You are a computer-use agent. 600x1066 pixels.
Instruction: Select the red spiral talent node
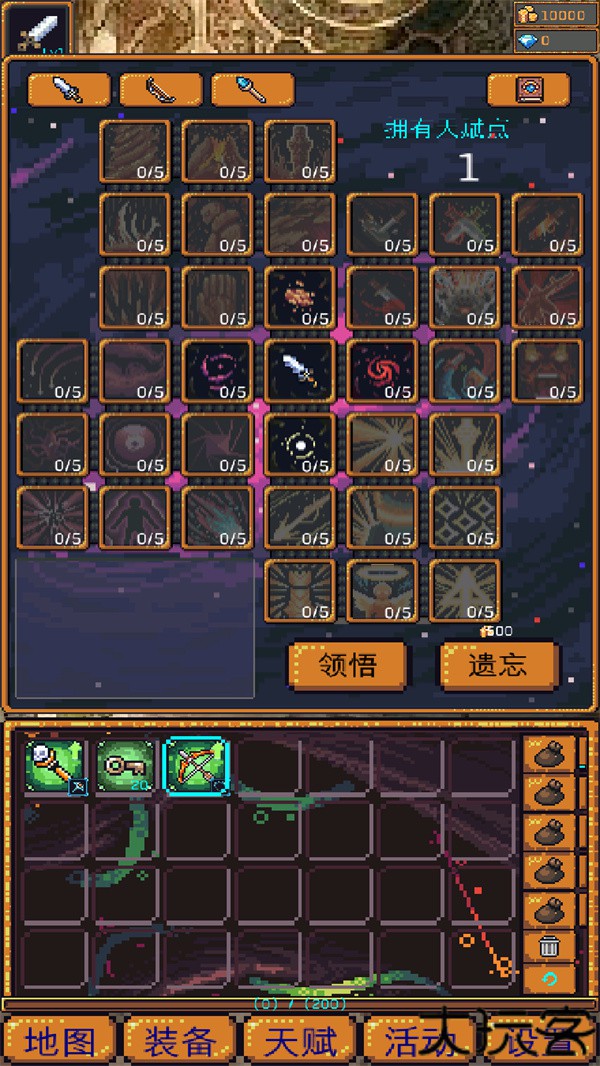[x=382, y=370]
